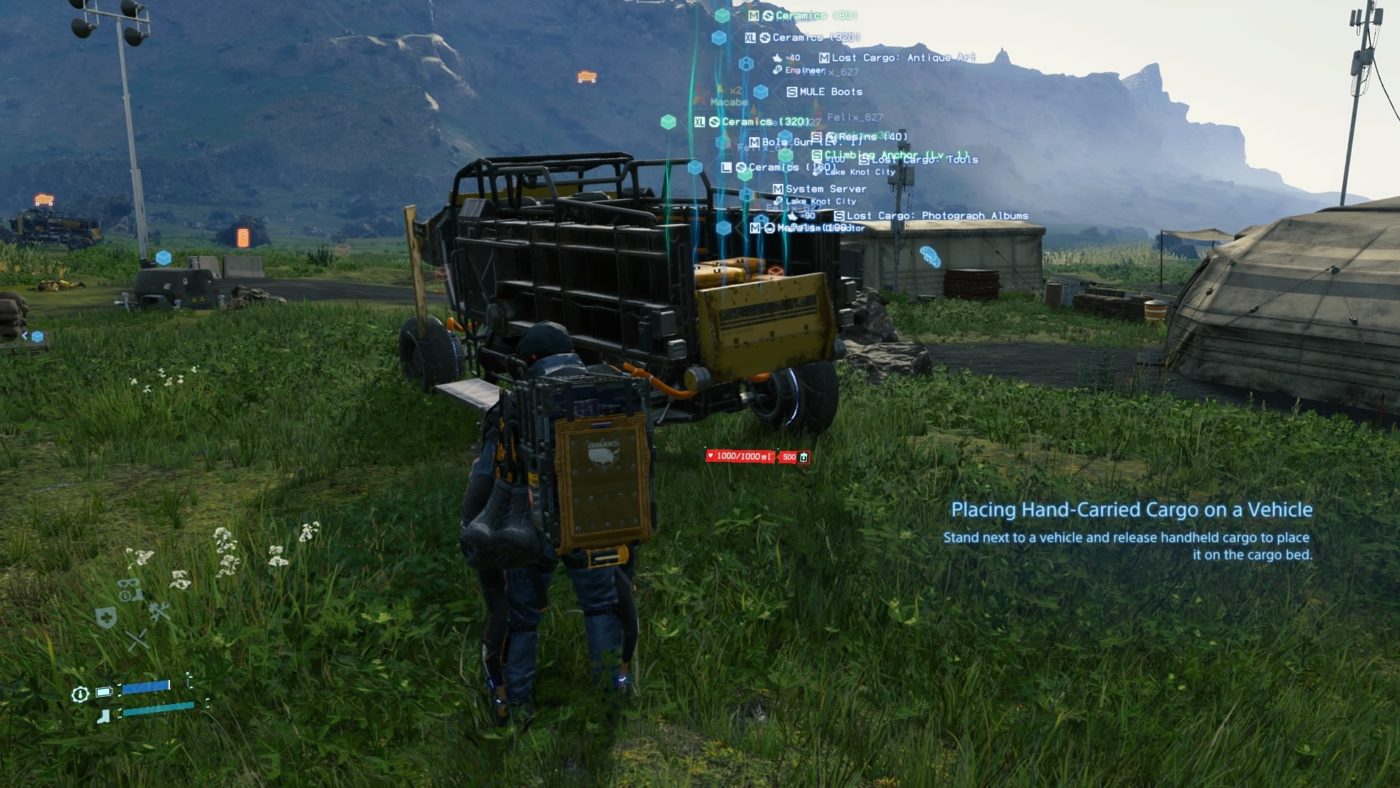Click the M badge on the System Server cargo
This screenshot has height=788, width=1400.
click(x=776, y=189)
